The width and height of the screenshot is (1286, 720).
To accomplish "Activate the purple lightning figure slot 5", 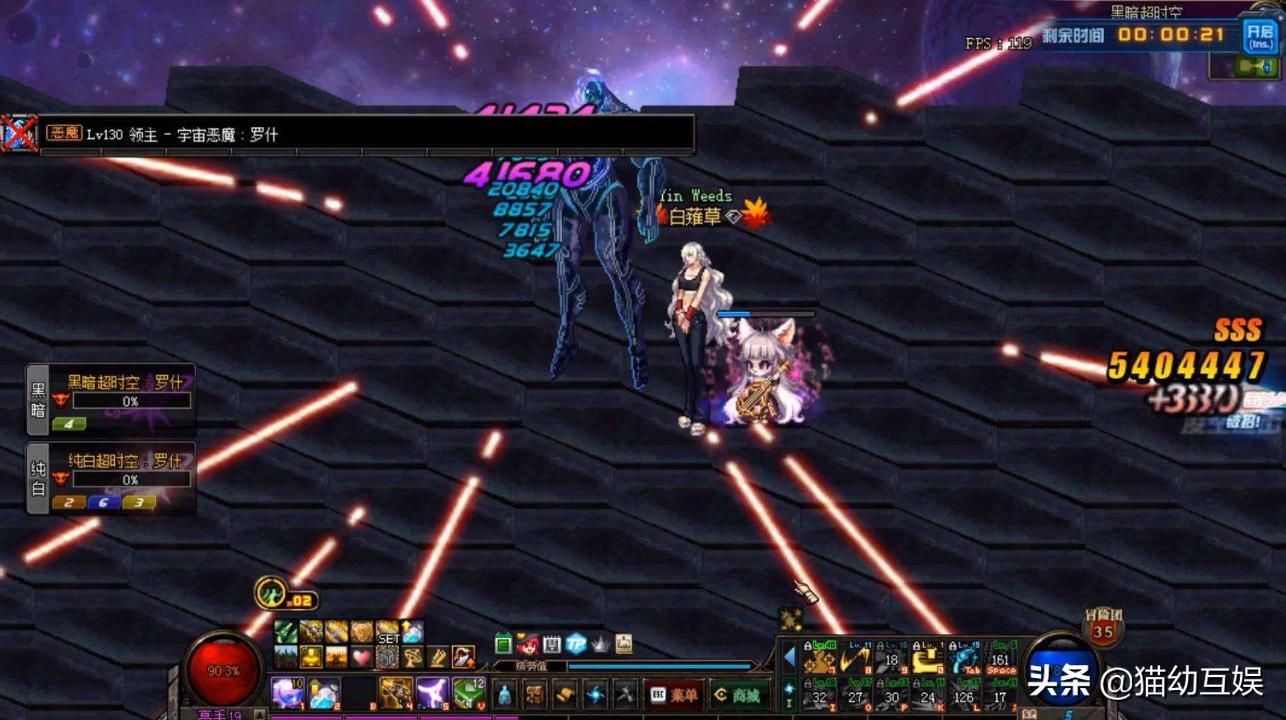I will (432, 693).
